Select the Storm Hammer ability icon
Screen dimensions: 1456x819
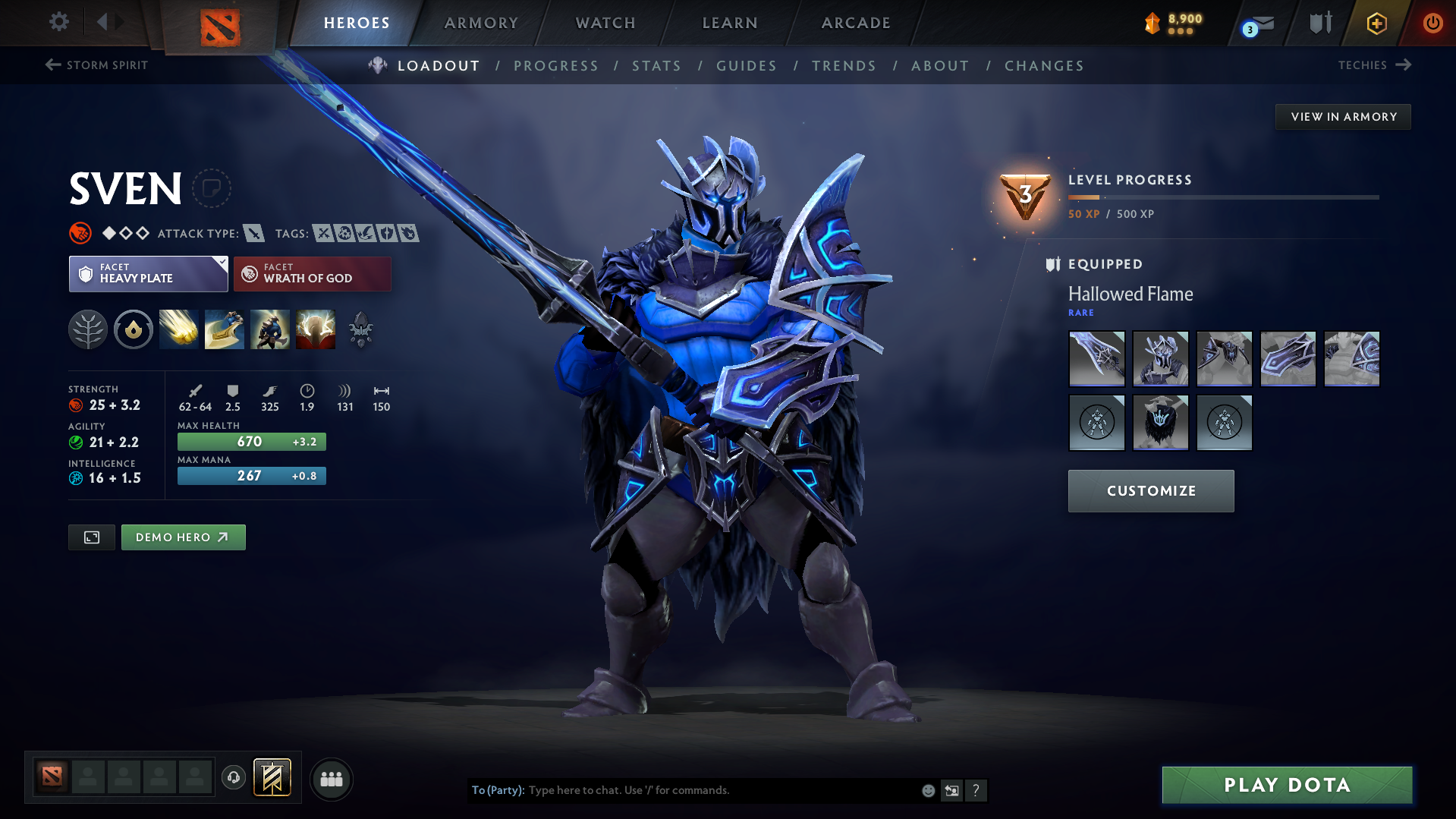178,329
